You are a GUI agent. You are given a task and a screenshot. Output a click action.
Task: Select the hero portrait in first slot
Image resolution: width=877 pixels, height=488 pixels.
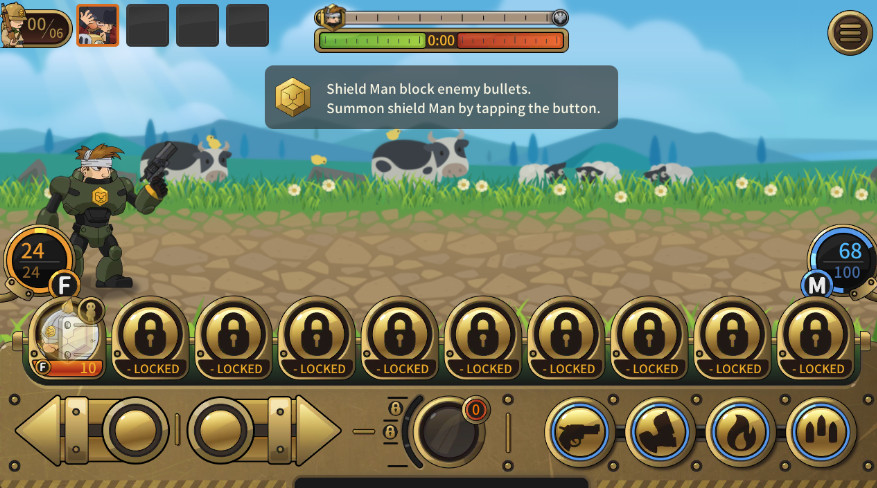[97, 25]
